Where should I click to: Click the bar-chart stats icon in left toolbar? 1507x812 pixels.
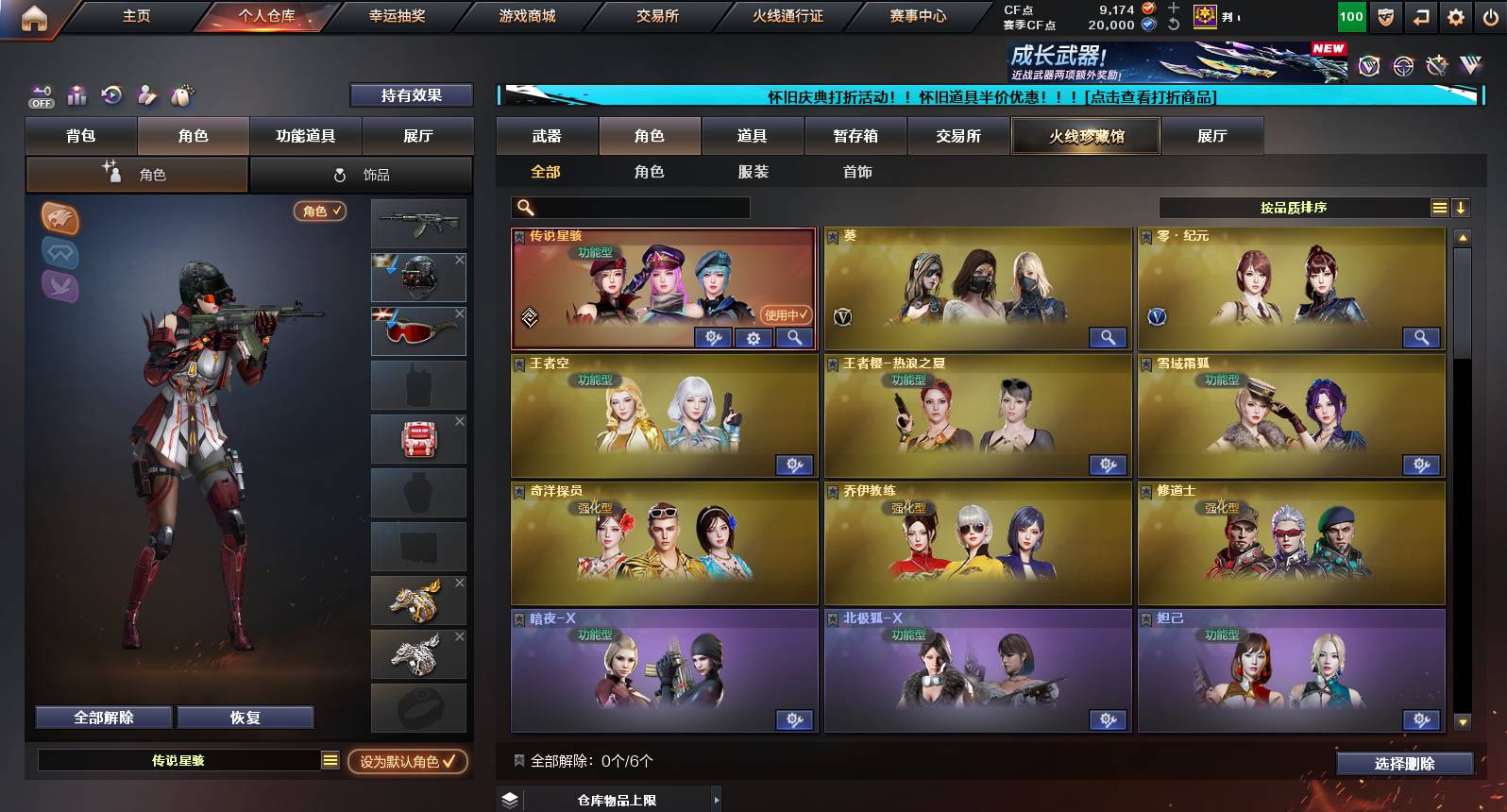pyautogui.click(x=76, y=95)
